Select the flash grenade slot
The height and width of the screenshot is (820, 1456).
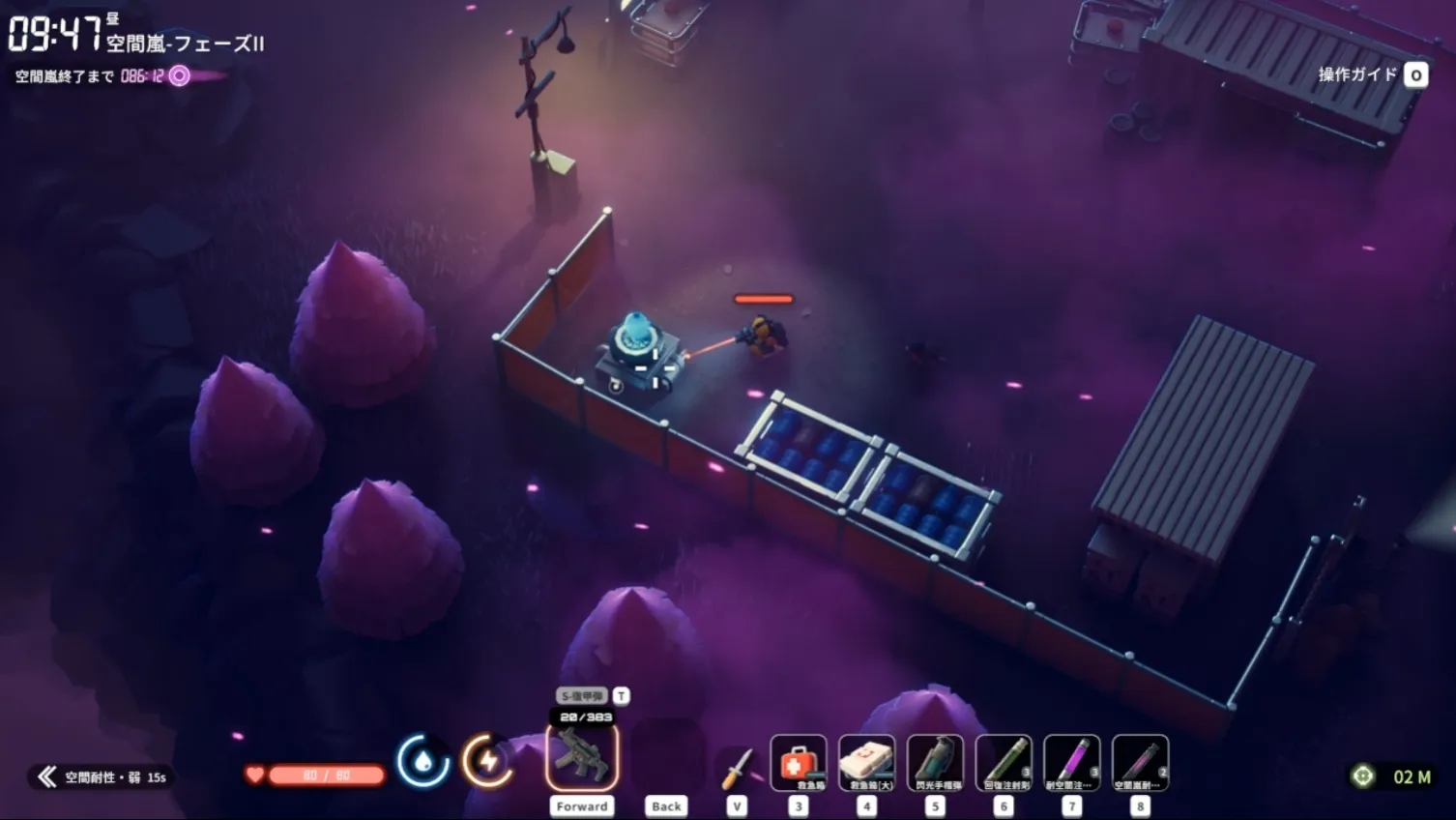point(935,763)
